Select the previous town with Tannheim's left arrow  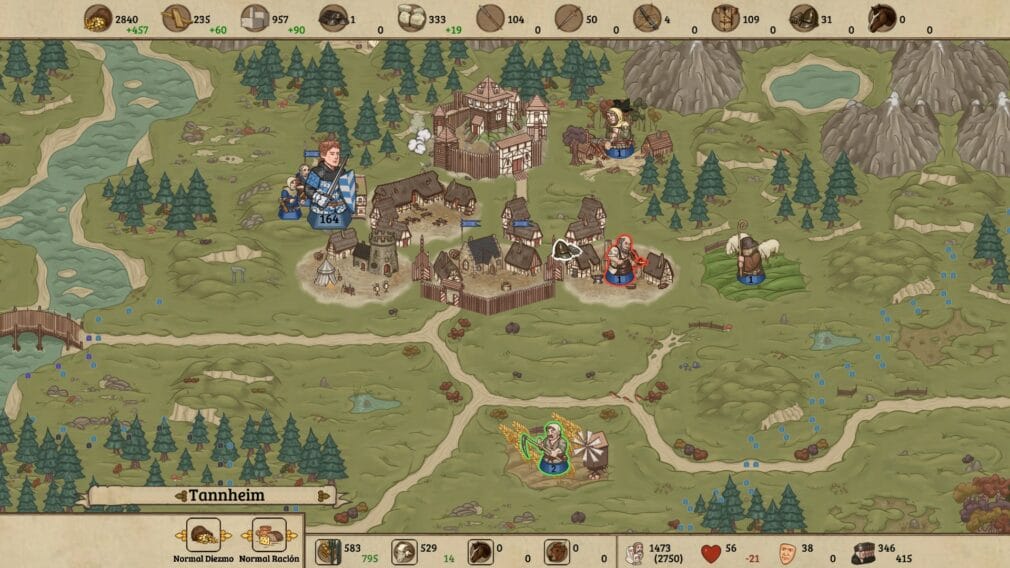pyautogui.click(x=180, y=495)
